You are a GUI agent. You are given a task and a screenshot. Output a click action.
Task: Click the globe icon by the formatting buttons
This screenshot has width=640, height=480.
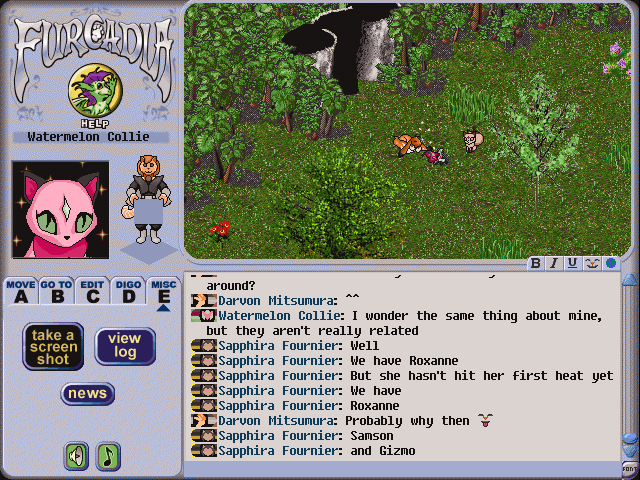coord(609,264)
